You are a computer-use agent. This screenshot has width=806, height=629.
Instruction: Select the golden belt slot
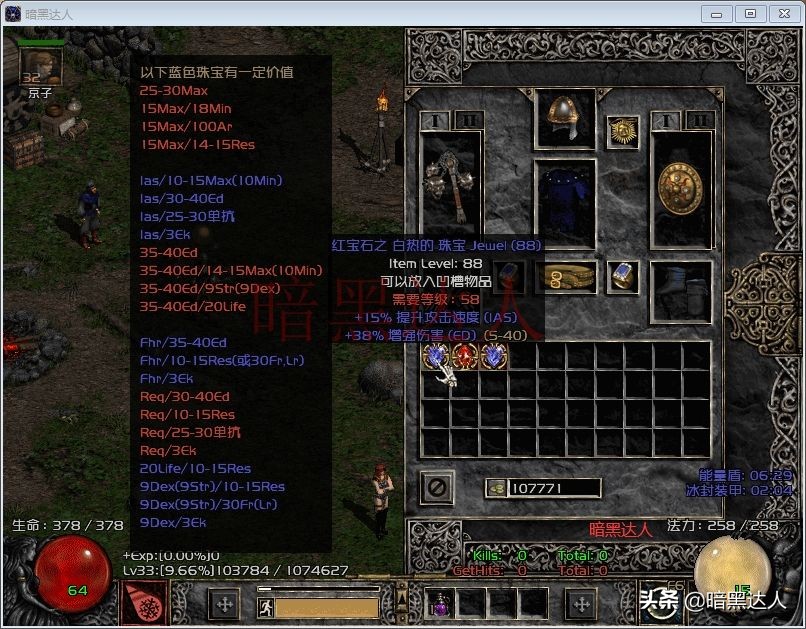566,277
